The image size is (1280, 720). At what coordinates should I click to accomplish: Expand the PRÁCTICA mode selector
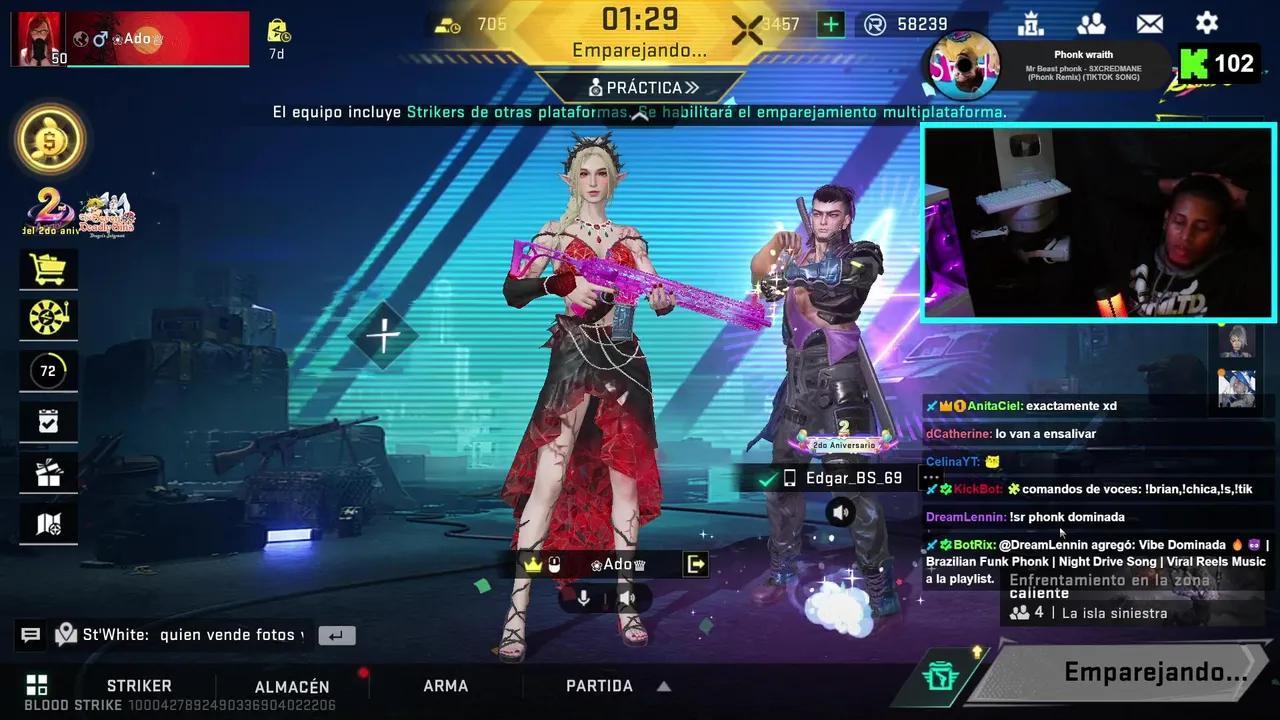640,87
